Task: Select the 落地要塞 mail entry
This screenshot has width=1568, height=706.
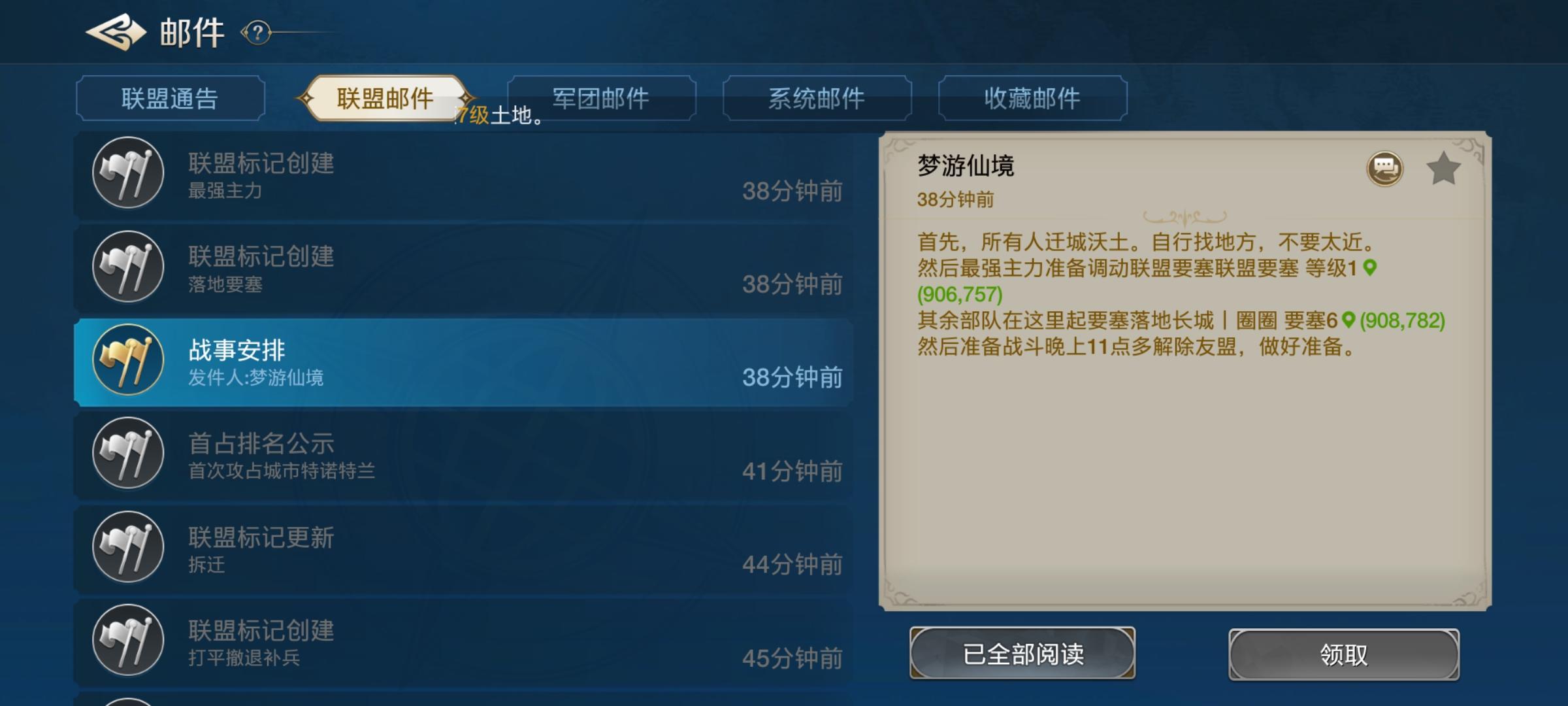Action: (x=457, y=267)
